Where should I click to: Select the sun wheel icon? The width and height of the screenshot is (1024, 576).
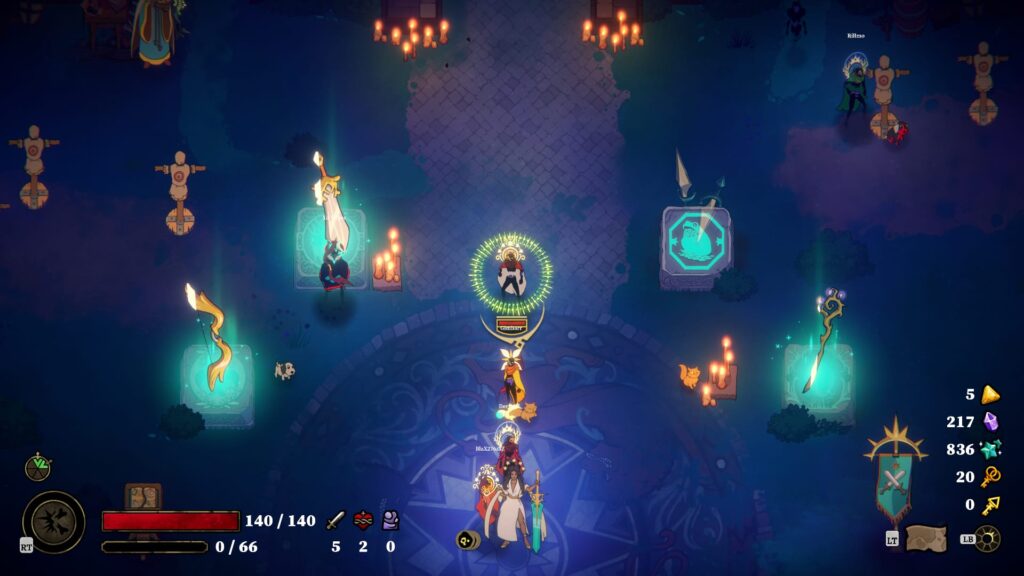[x=988, y=538]
